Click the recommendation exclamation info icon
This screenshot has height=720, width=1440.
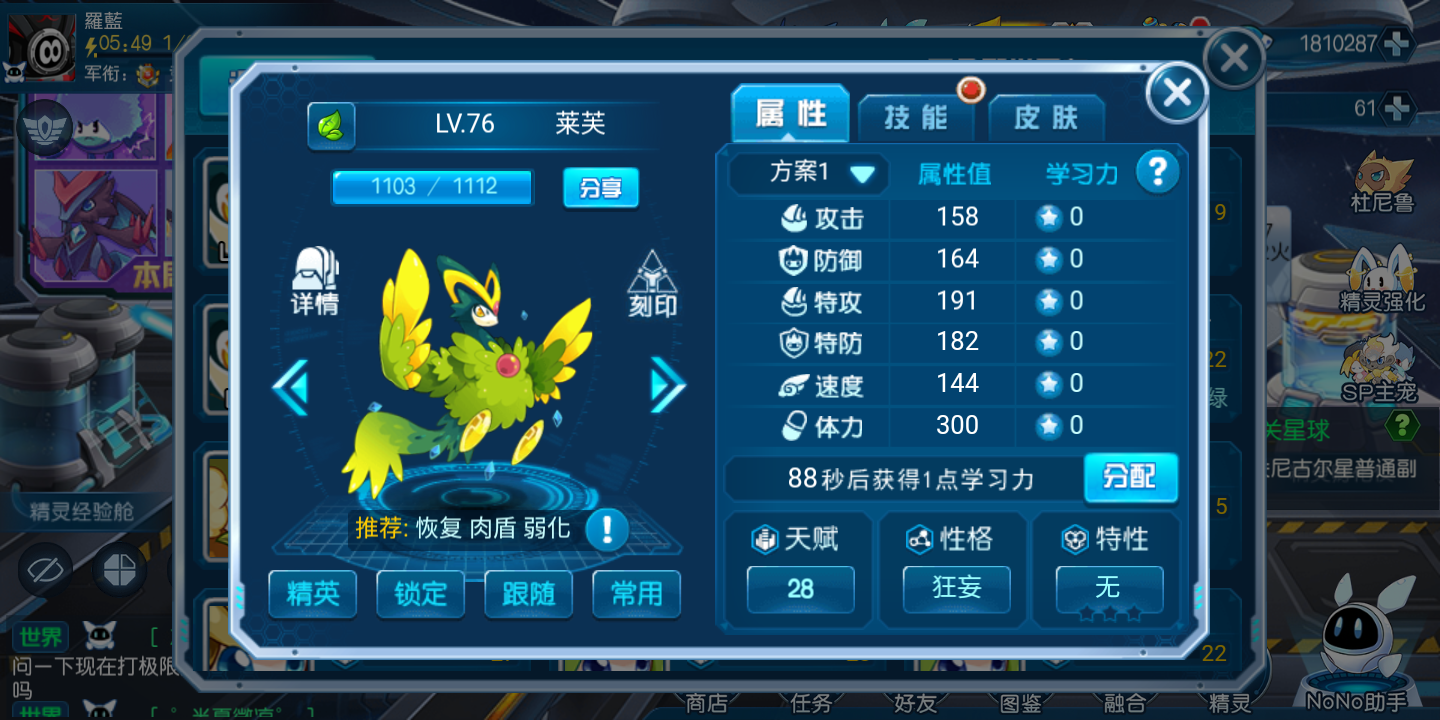click(x=606, y=528)
